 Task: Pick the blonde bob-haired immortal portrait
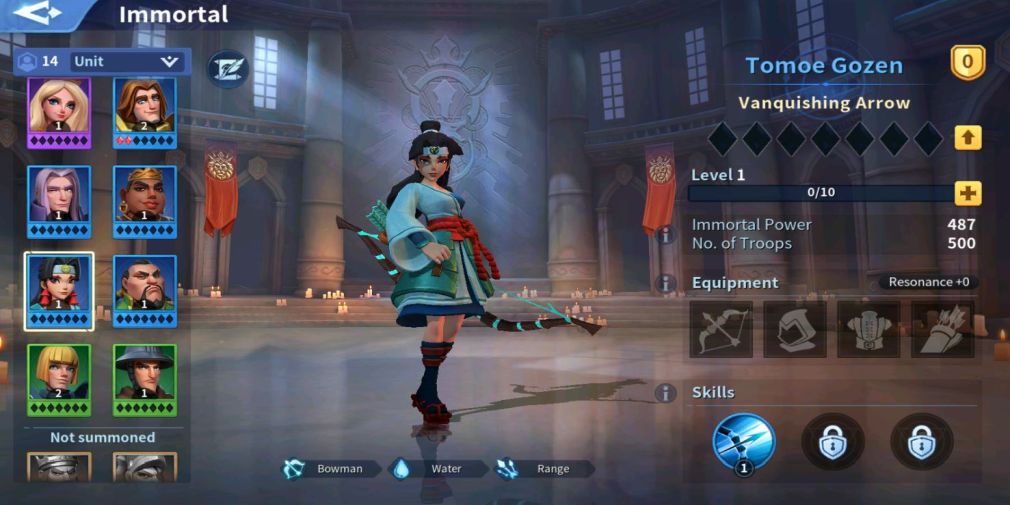point(58,377)
